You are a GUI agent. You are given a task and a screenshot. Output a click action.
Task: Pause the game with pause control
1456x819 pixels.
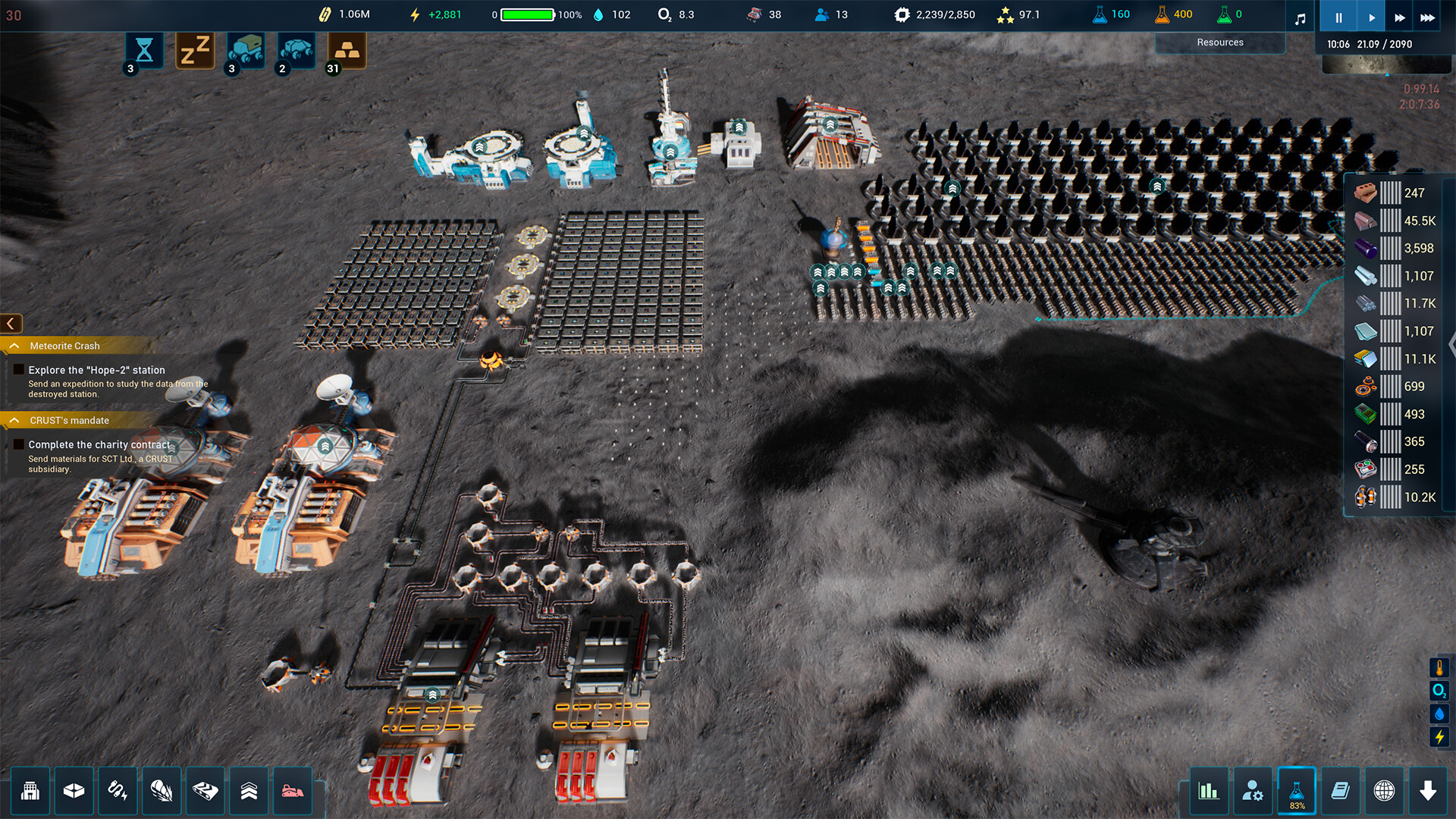1338,15
